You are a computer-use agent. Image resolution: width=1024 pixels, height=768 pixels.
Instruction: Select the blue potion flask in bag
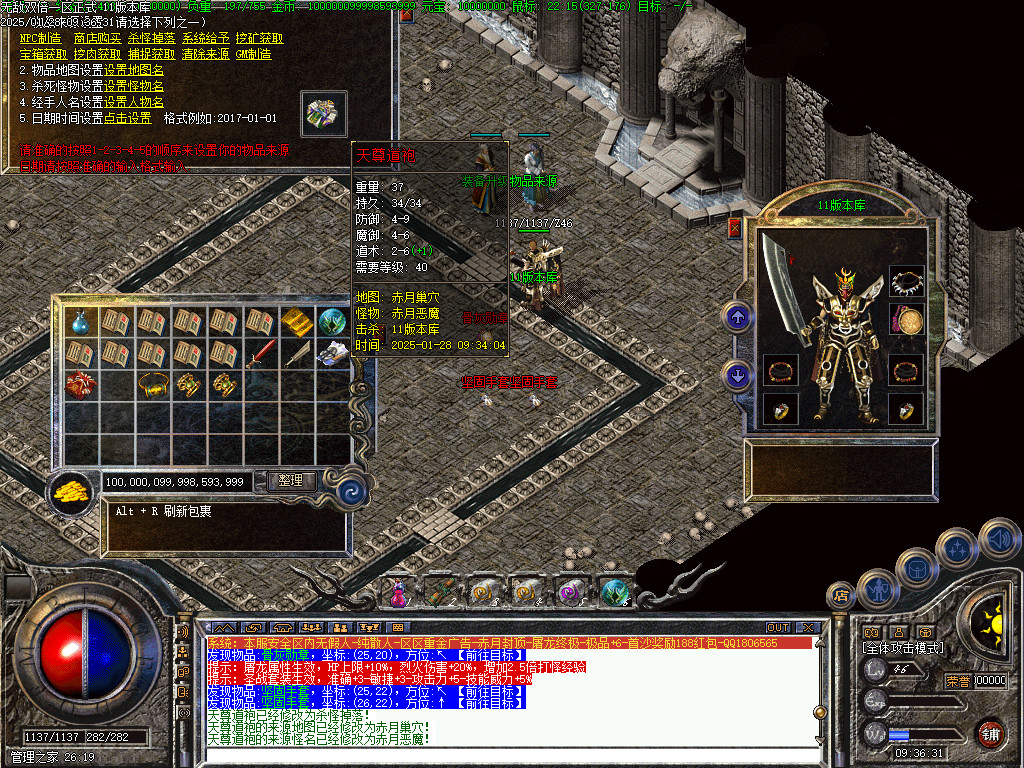(x=80, y=322)
